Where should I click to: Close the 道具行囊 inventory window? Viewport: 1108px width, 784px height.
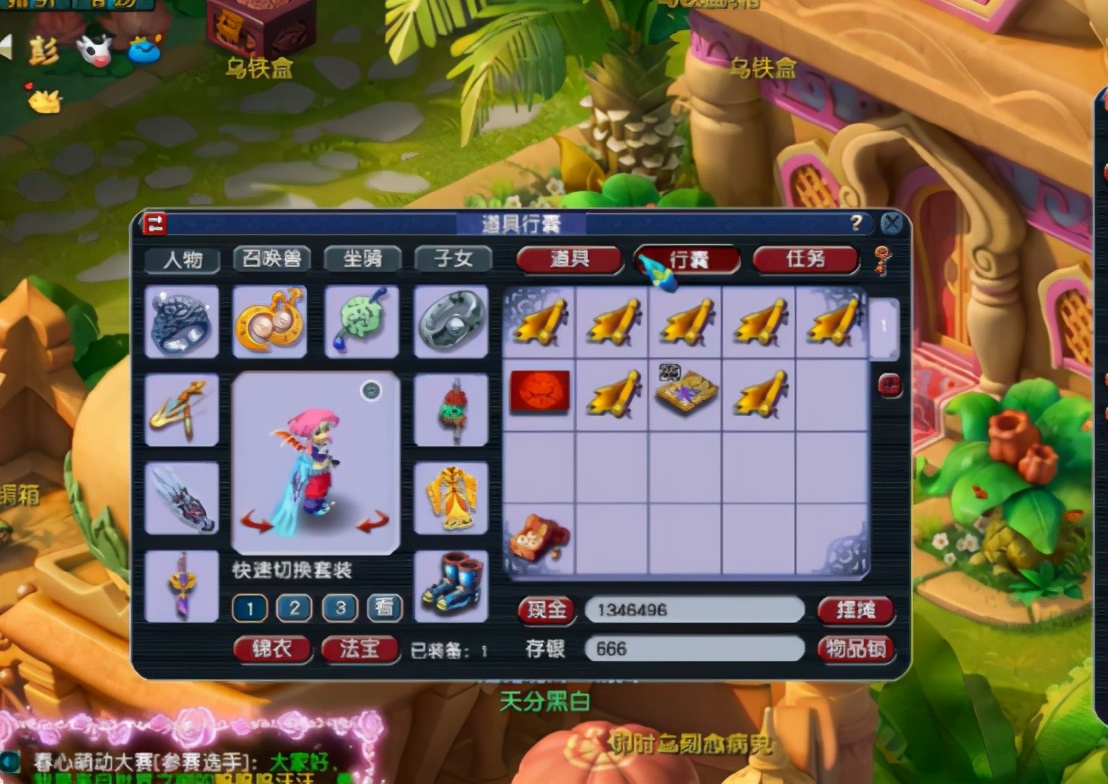tap(891, 223)
